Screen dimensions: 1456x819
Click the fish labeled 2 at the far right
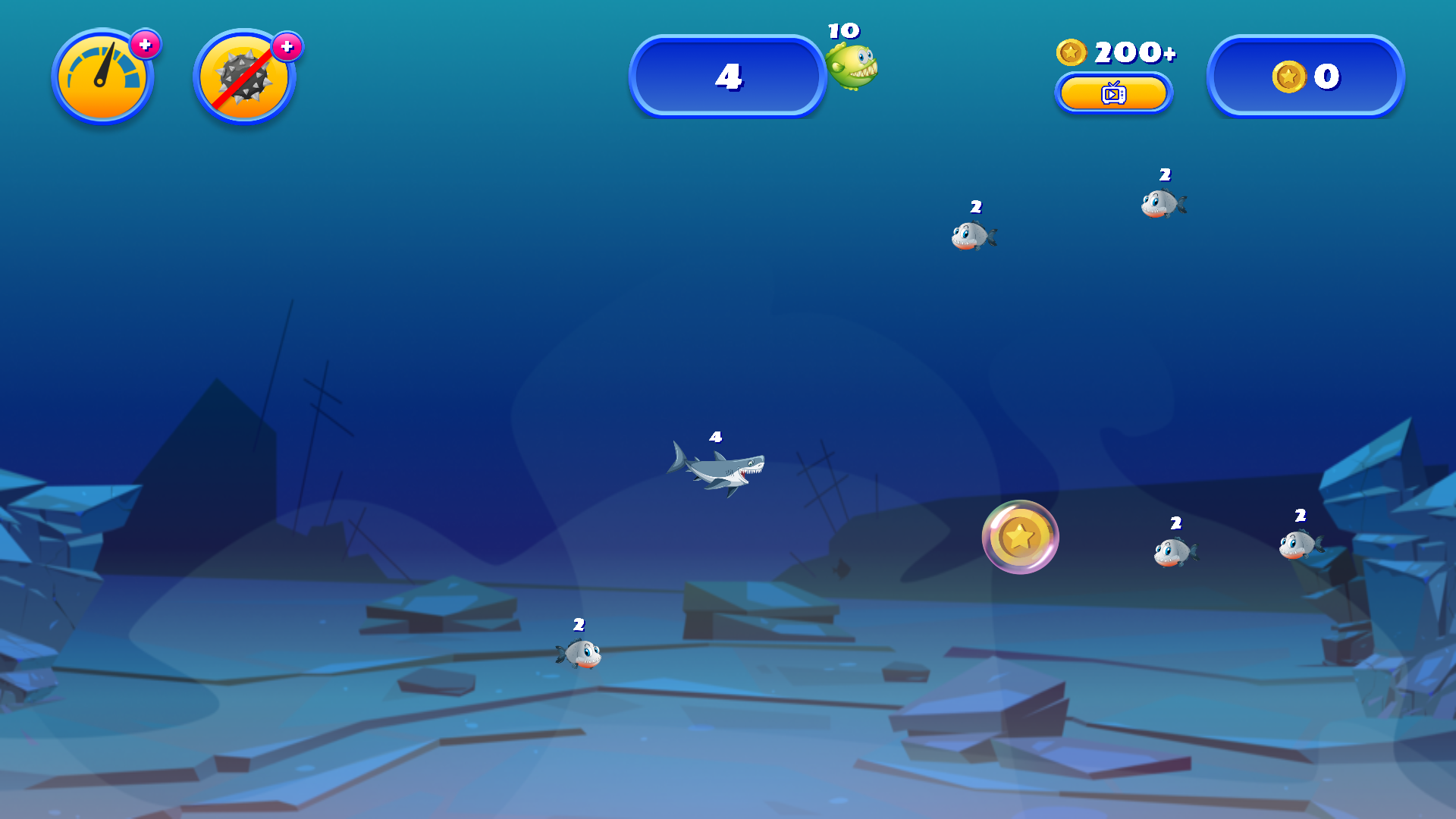(1299, 544)
